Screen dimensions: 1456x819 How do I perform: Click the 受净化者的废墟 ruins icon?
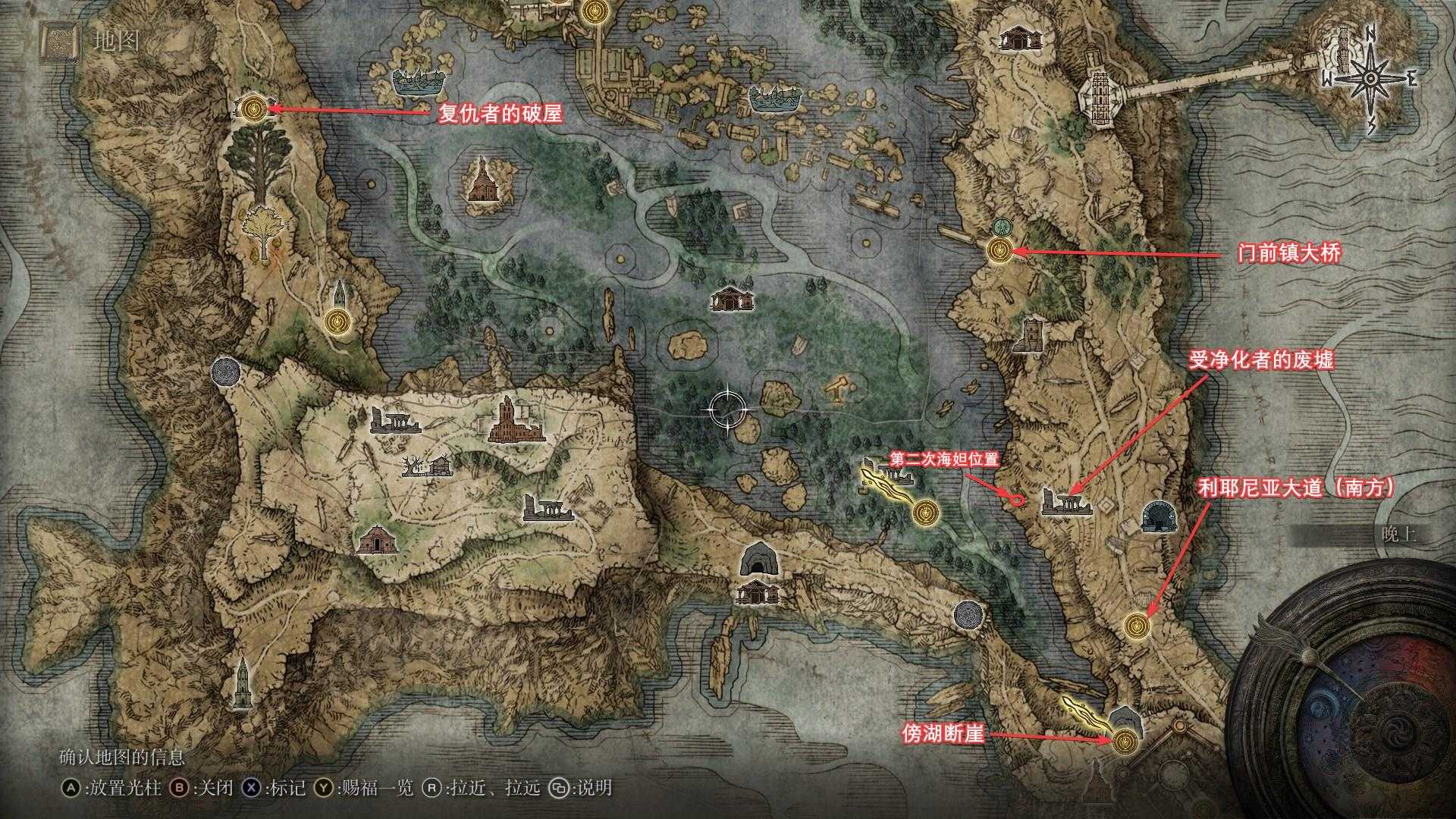point(1068,504)
